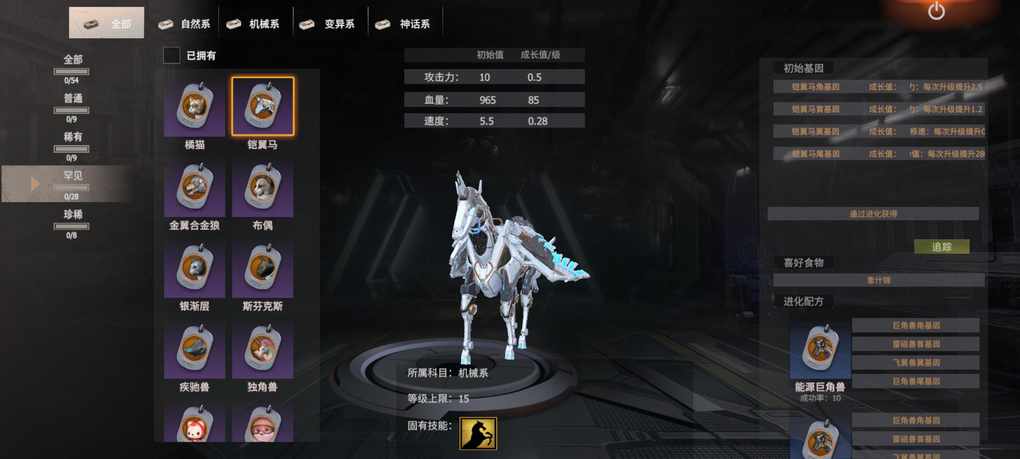Select the 独角兽 pet tag
The image size is (1020, 459).
tap(263, 350)
